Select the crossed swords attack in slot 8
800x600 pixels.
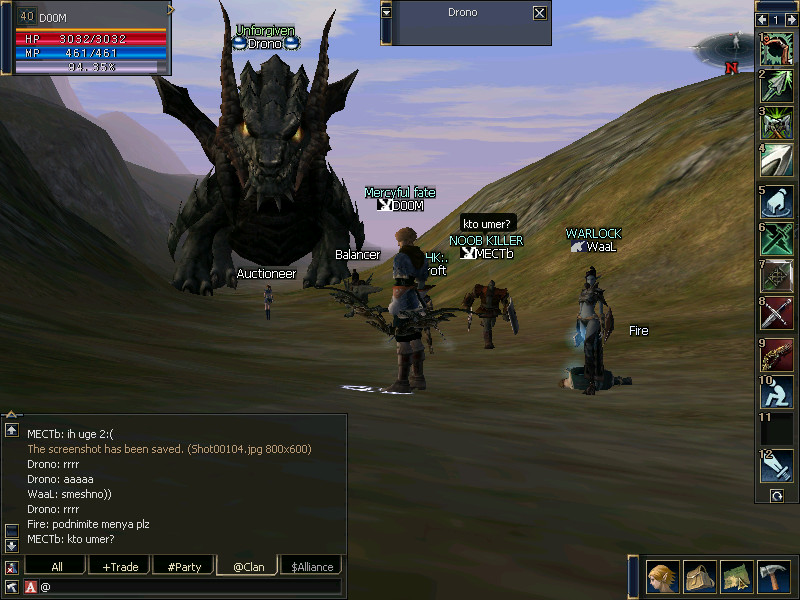click(x=777, y=315)
